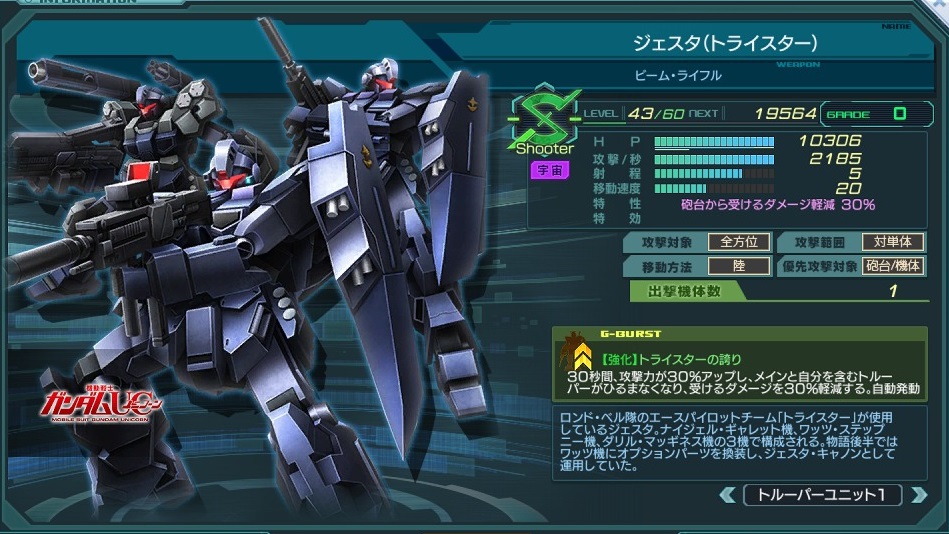Screen dimensions: 949x534
Task: Advance to the next trooper unit
Action: click(x=917, y=495)
